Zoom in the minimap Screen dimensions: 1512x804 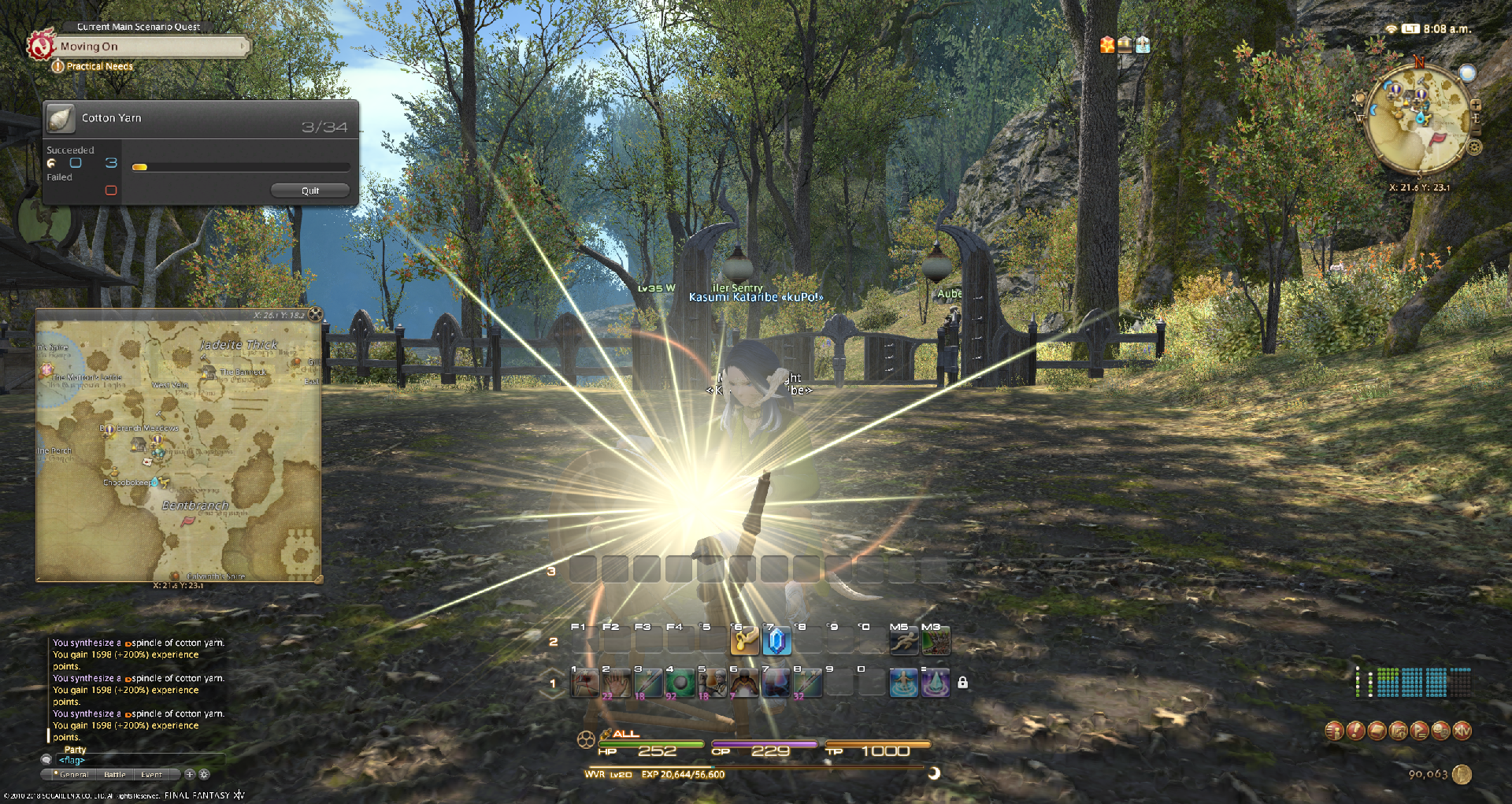pos(1476,104)
